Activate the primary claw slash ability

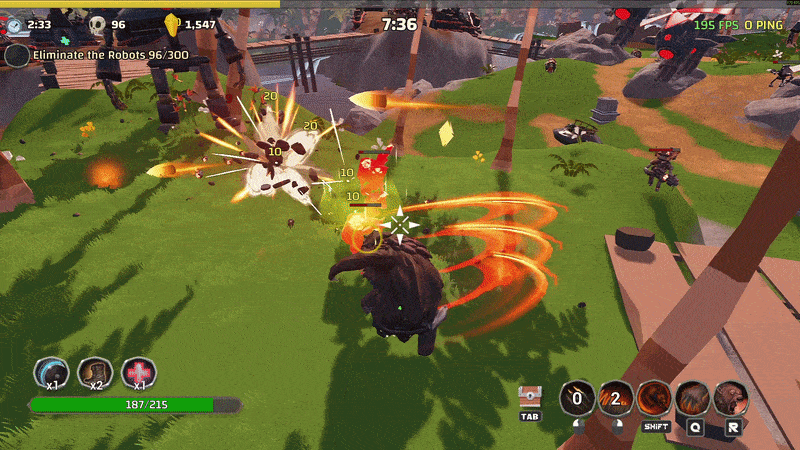(x=577, y=398)
